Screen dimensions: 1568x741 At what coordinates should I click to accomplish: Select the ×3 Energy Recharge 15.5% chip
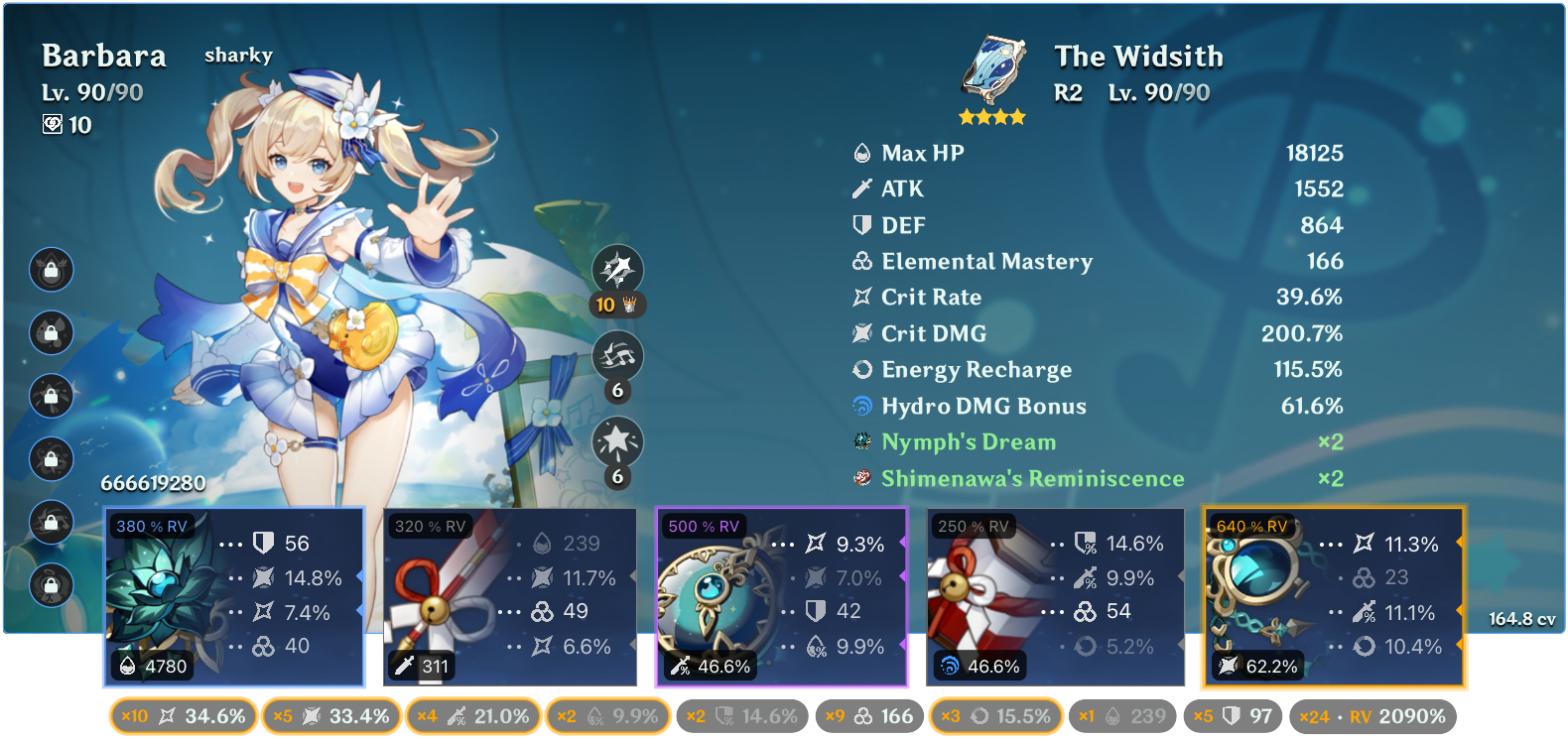(995, 713)
